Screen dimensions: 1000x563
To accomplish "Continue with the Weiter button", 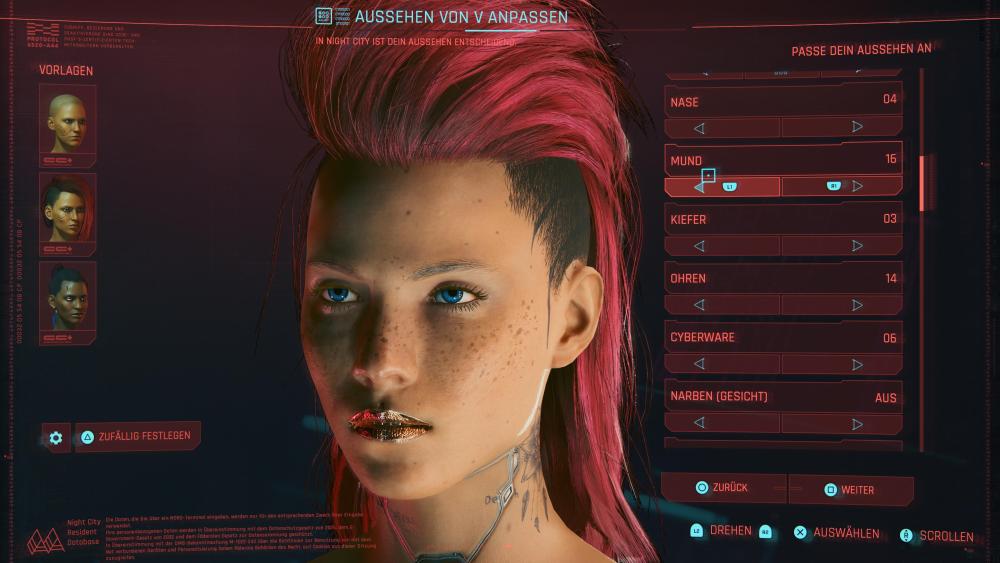I will [x=850, y=490].
